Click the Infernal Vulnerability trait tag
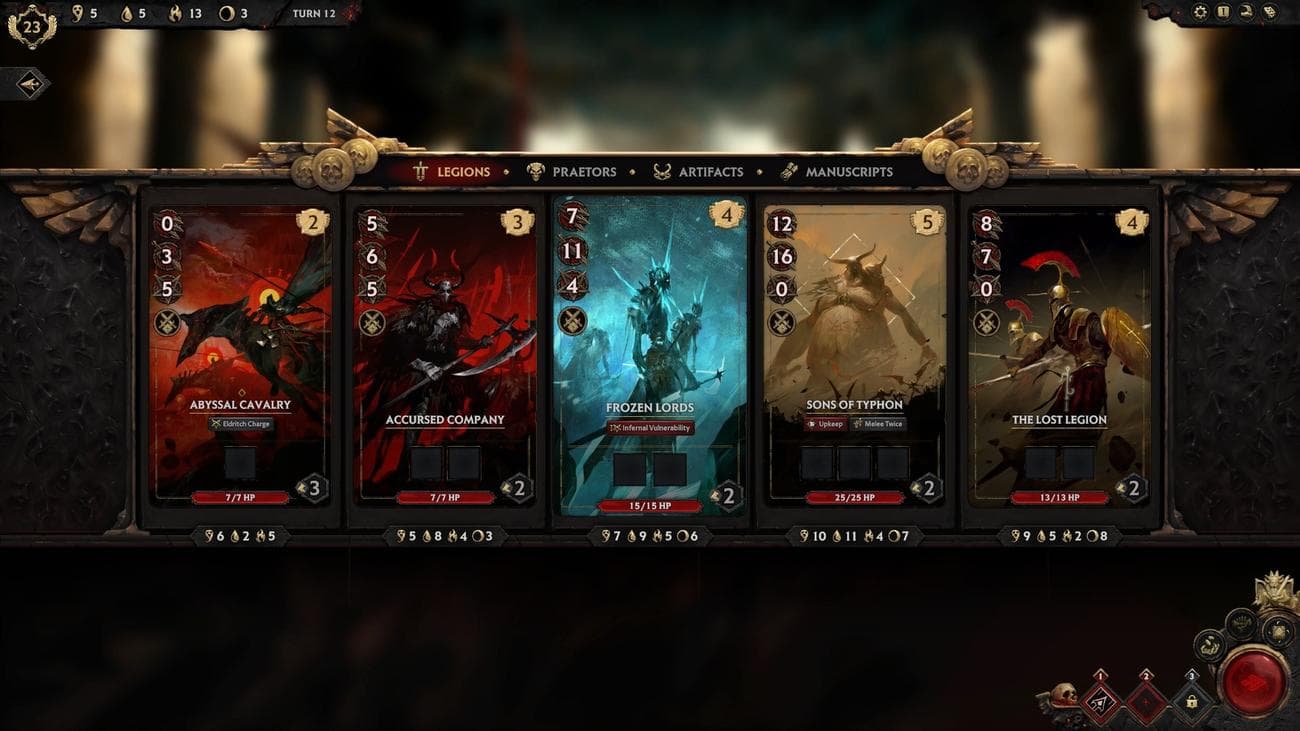The image size is (1300, 731). pyautogui.click(x=650, y=428)
